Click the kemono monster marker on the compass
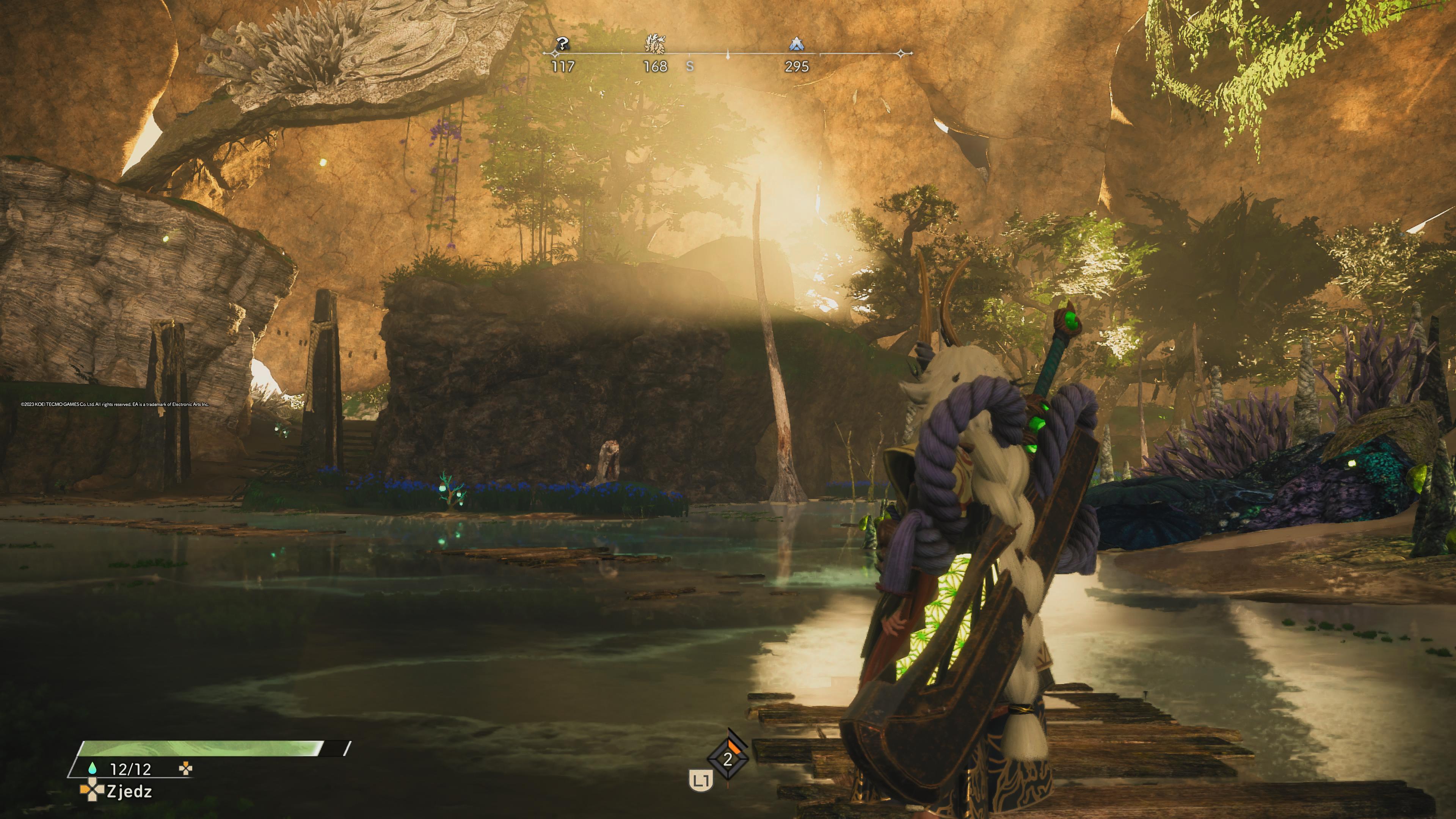The height and width of the screenshot is (819, 1456). click(655, 44)
